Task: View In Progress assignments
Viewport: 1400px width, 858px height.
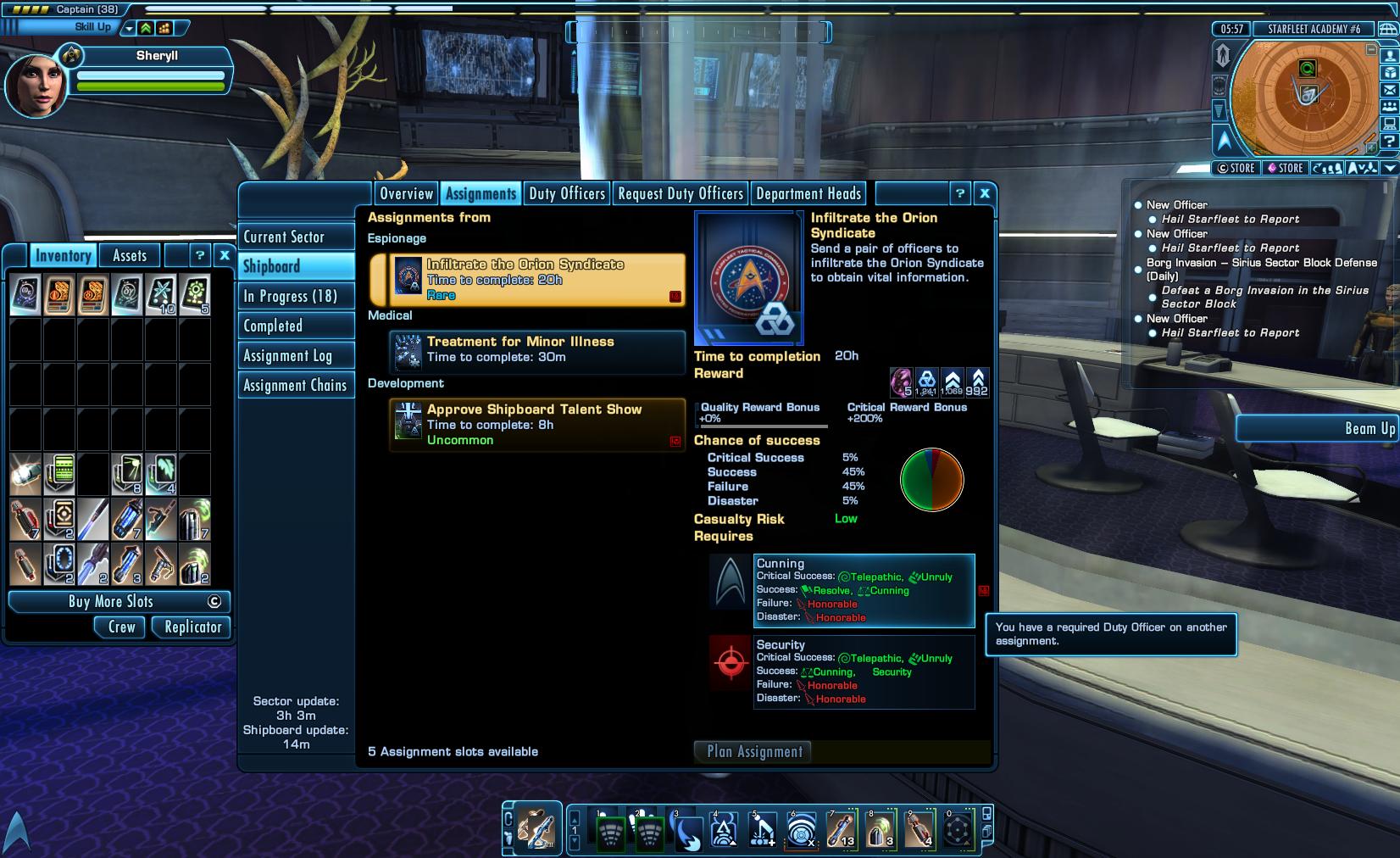Action: click(296, 296)
